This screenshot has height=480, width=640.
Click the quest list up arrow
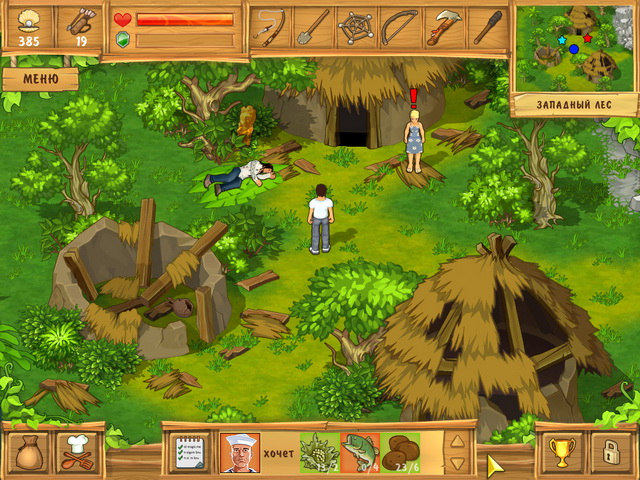click(x=456, y=441)
